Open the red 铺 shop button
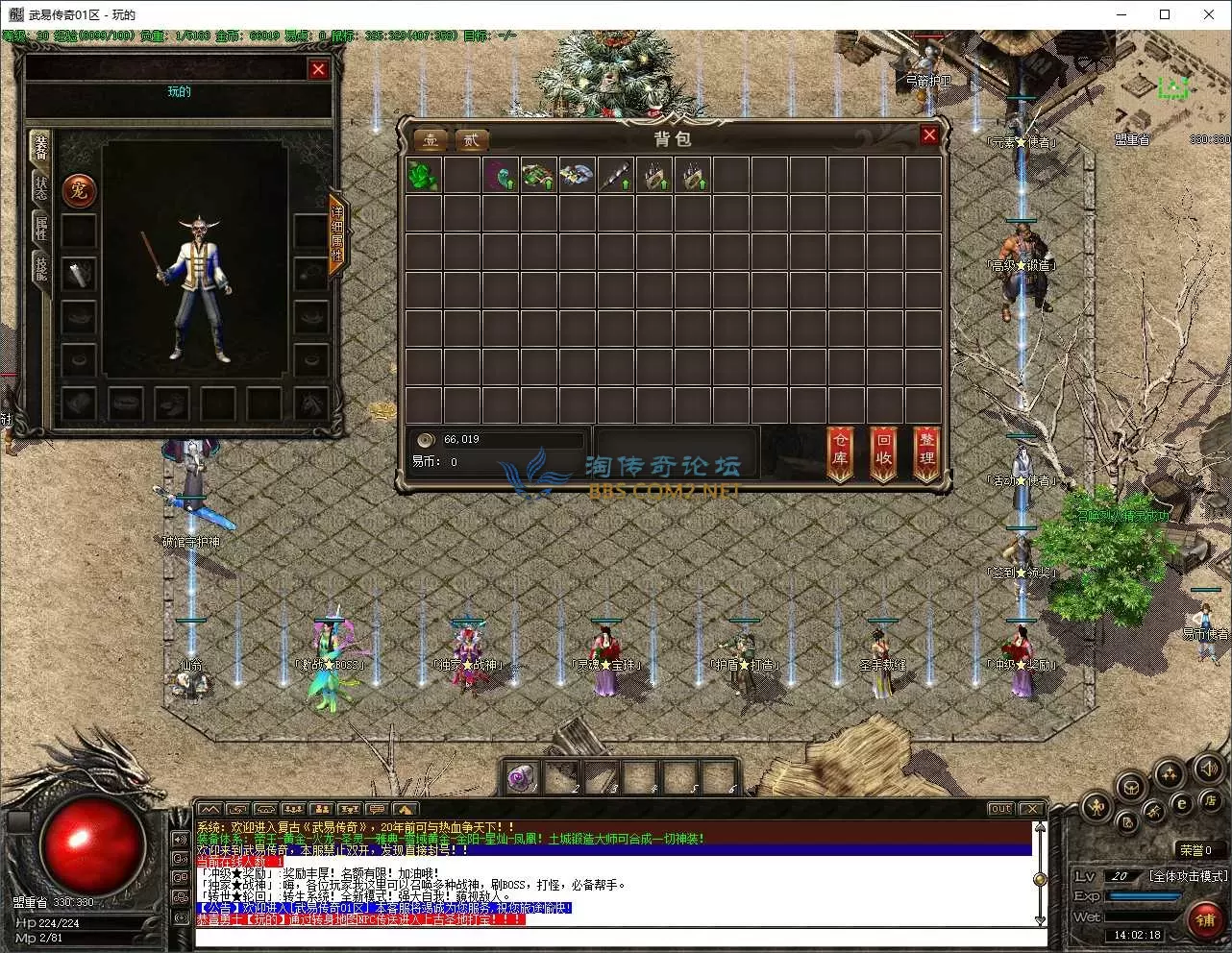The height and width of the screenshot is (953, 1232). 1205,920
